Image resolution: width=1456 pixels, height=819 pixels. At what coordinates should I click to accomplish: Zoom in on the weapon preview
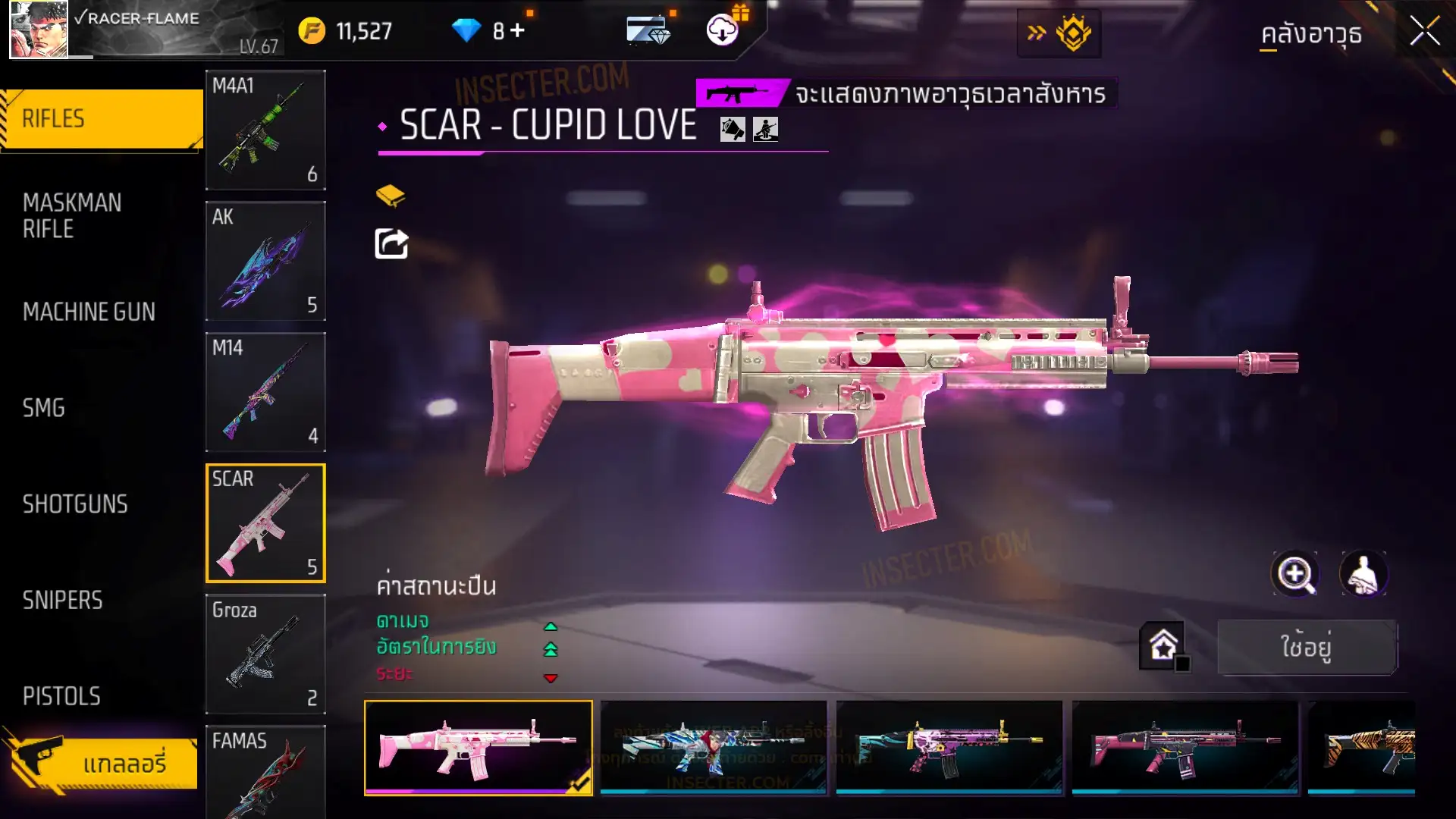point(1294,574)
